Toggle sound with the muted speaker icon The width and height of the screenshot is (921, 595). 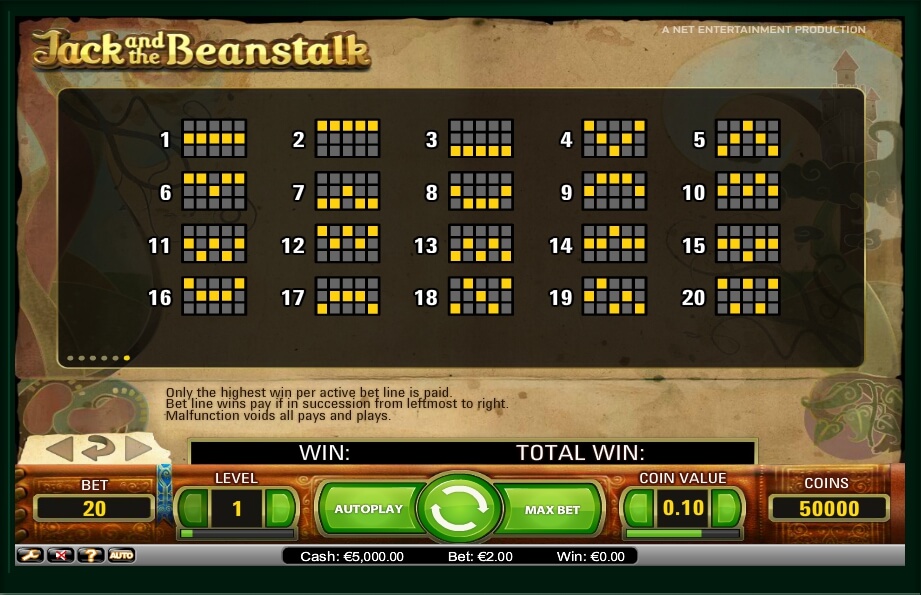click(x=60, y=555)
